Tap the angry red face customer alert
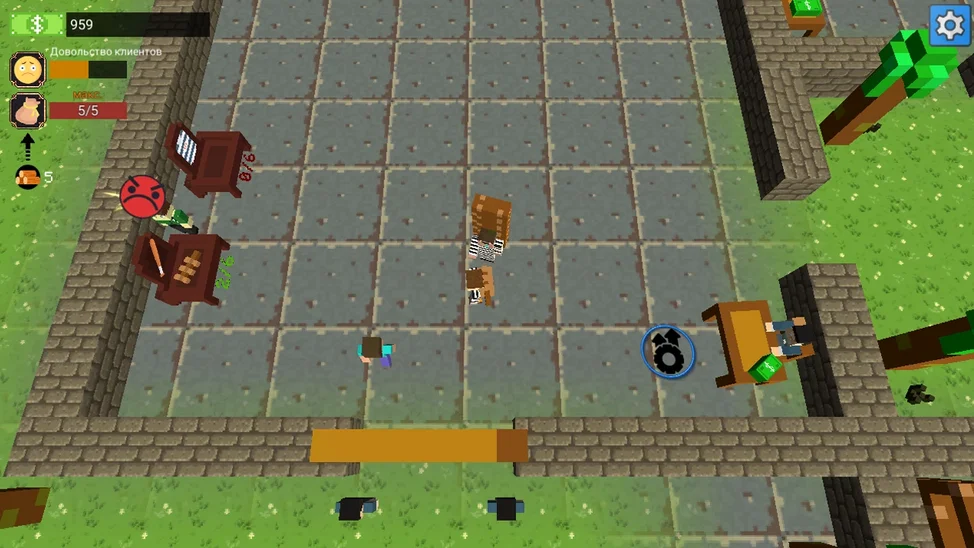 (x=142, y=195)
